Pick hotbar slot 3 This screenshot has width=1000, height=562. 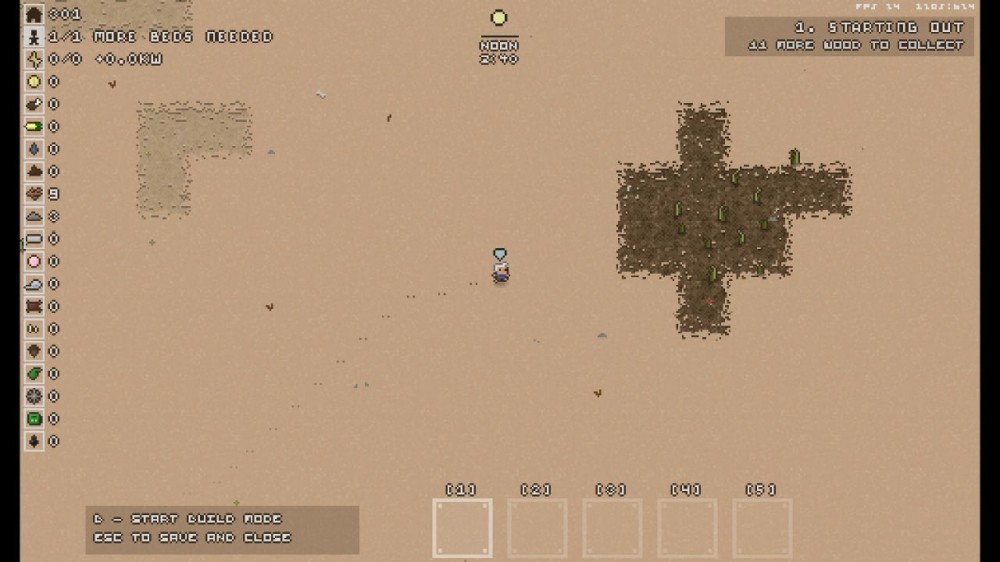tap(612, 528)
